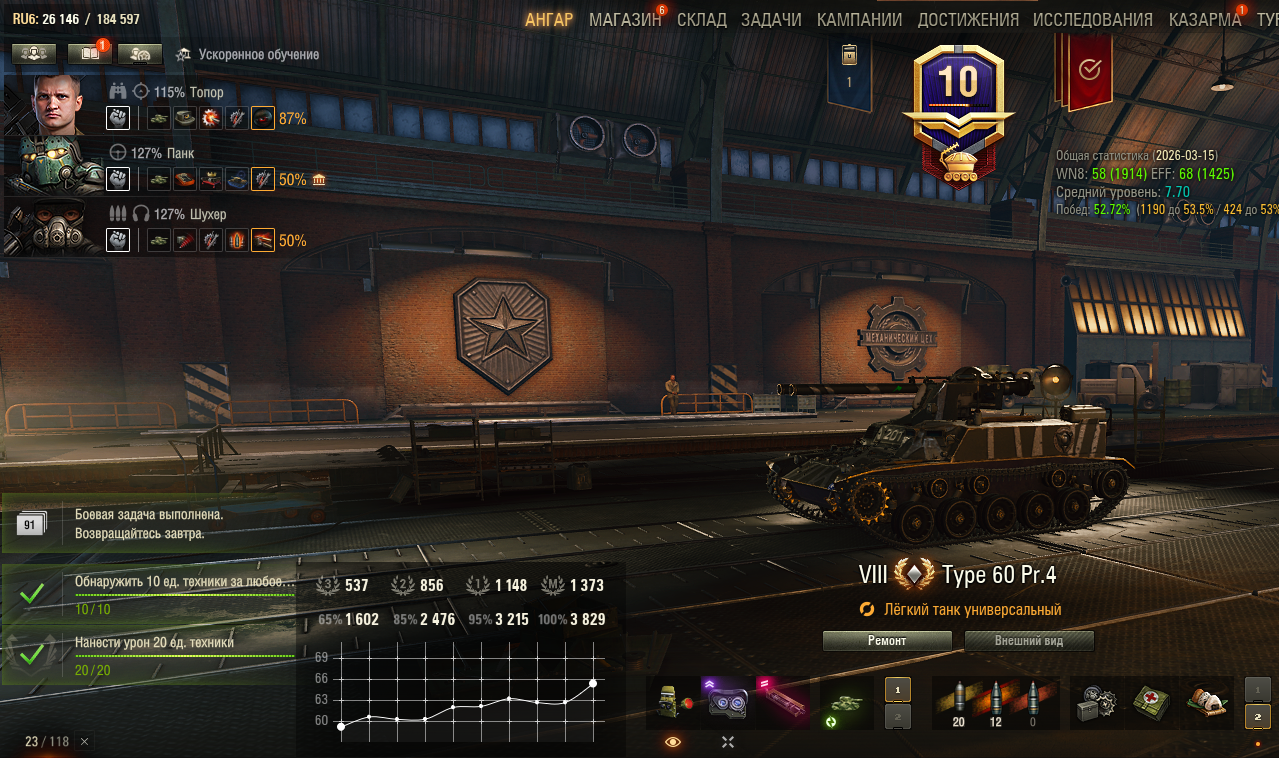Click the Ремонт button
This screenshot has height=758, width=1279.
887,641
